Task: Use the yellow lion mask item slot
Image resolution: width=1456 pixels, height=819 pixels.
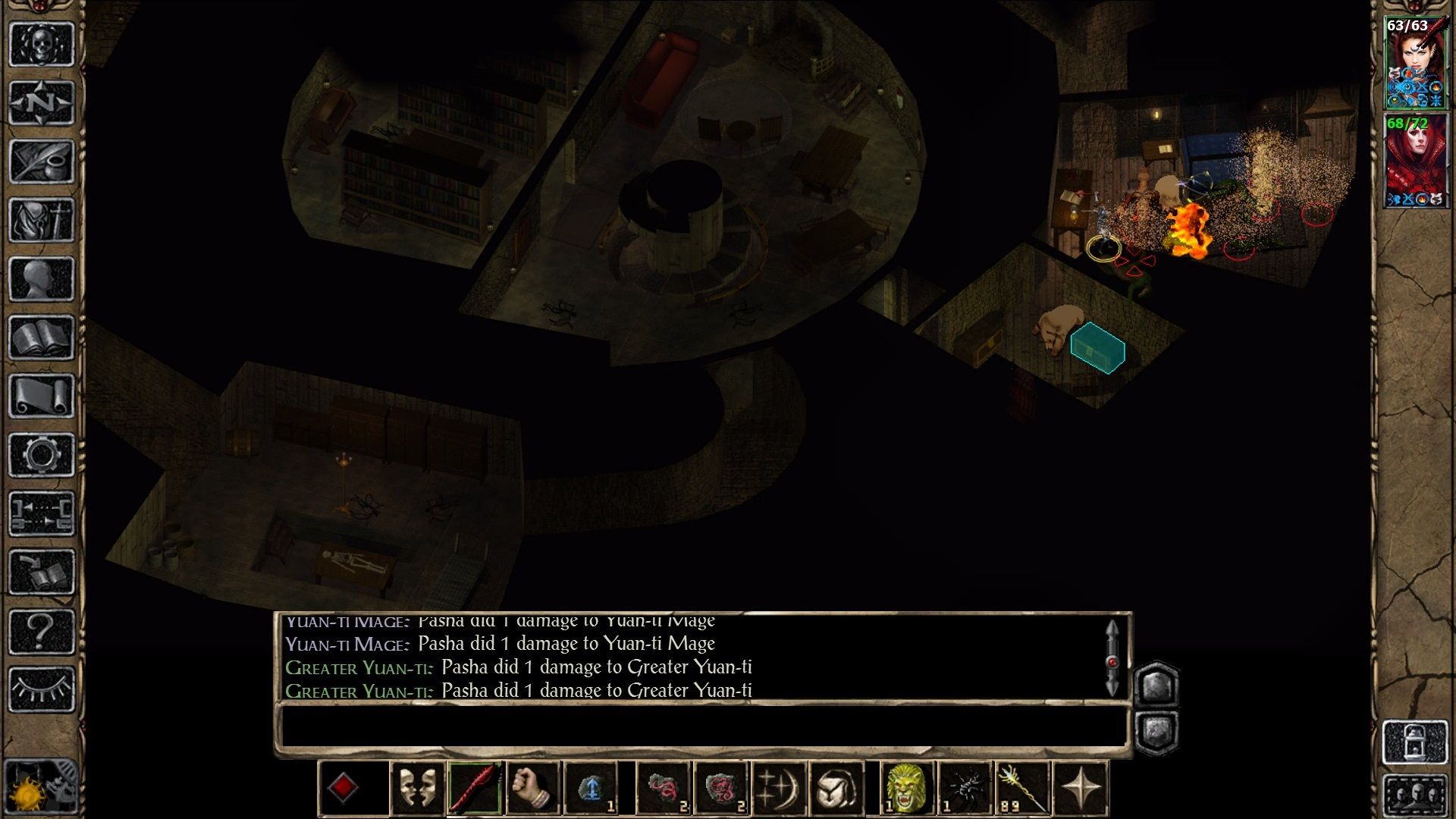Action: click(906, 789)
